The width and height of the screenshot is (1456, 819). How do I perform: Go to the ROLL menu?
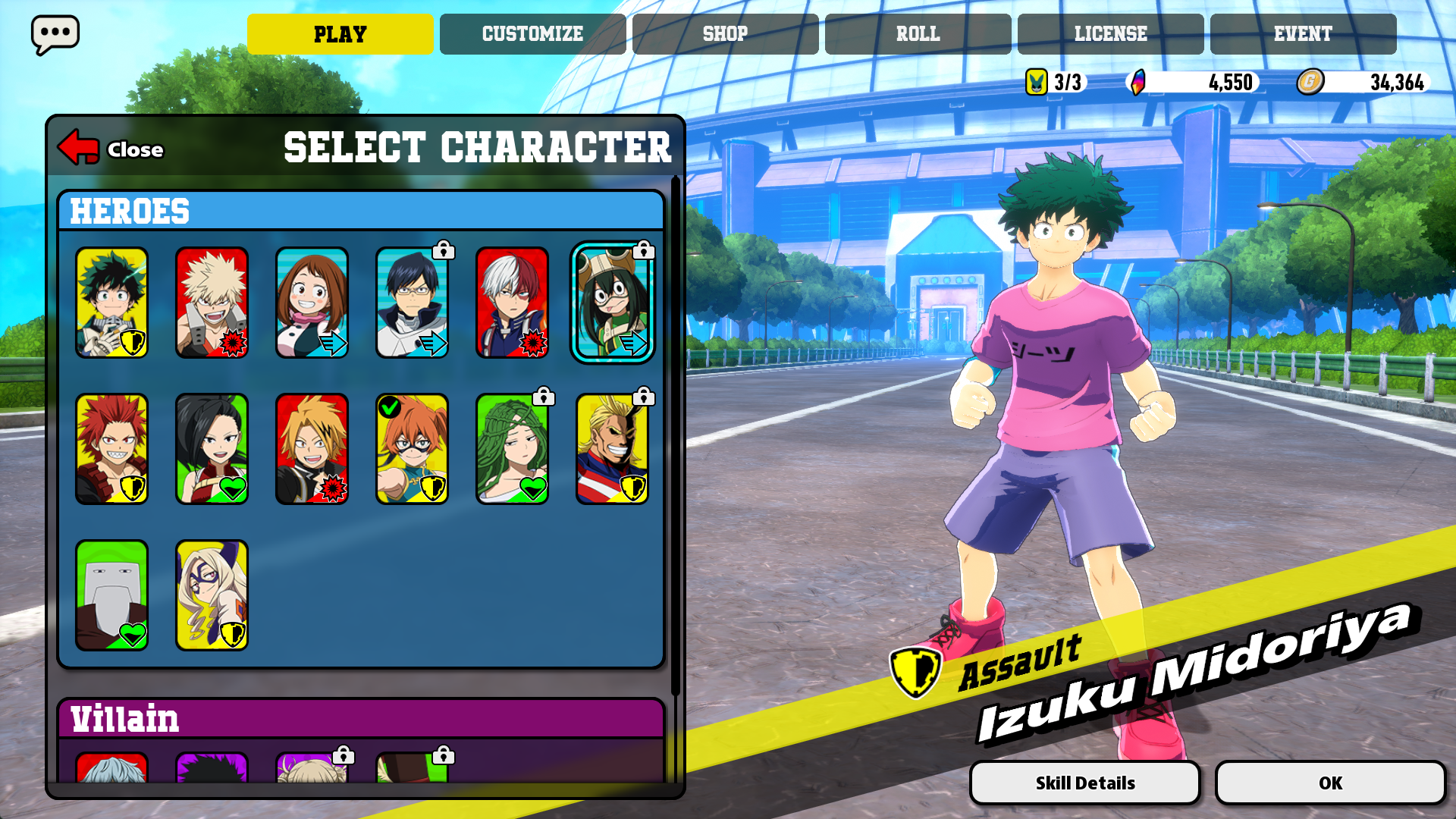point(918,33)
